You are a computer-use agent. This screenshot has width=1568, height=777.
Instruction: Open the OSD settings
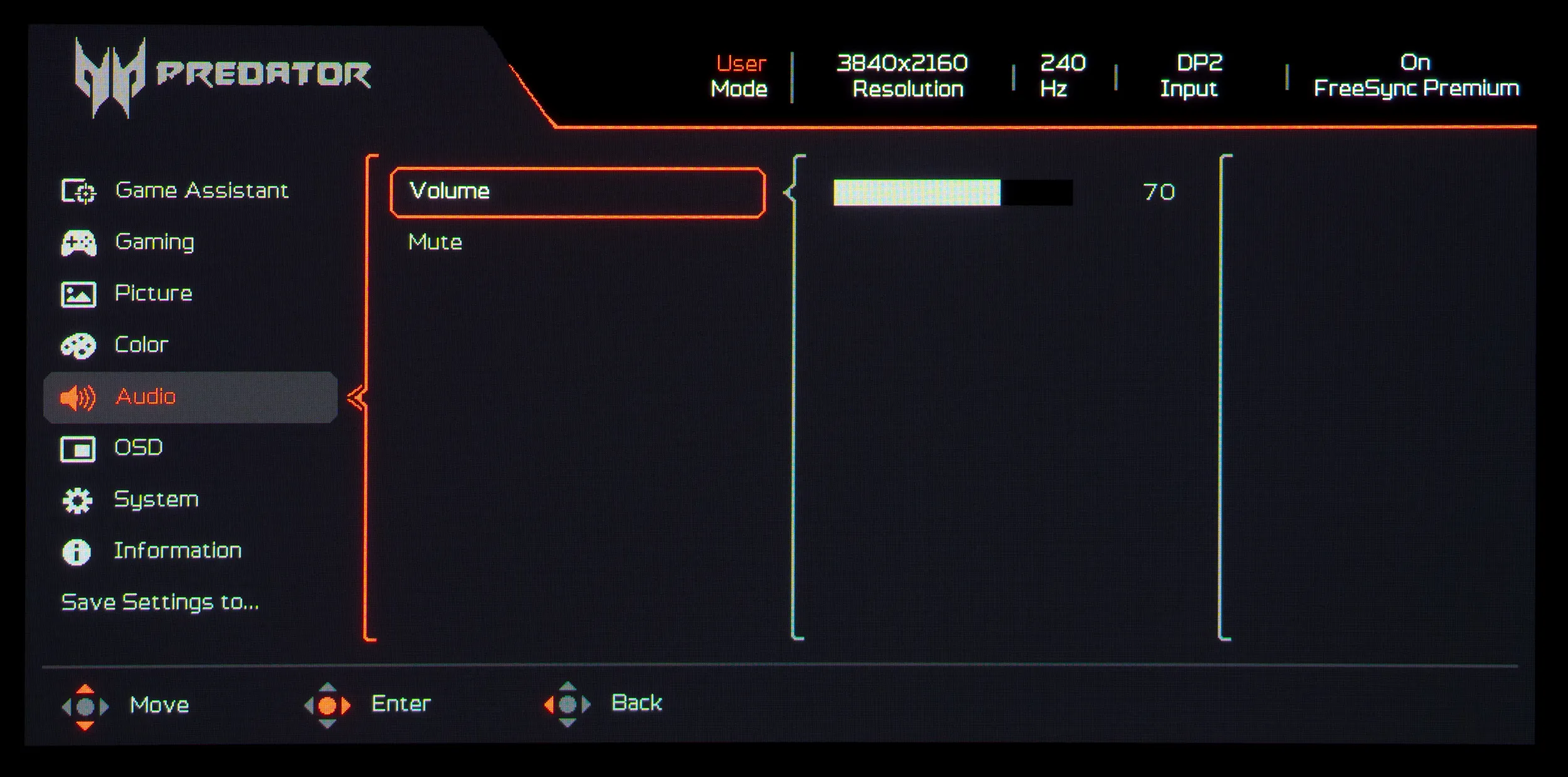coord(138,448)
